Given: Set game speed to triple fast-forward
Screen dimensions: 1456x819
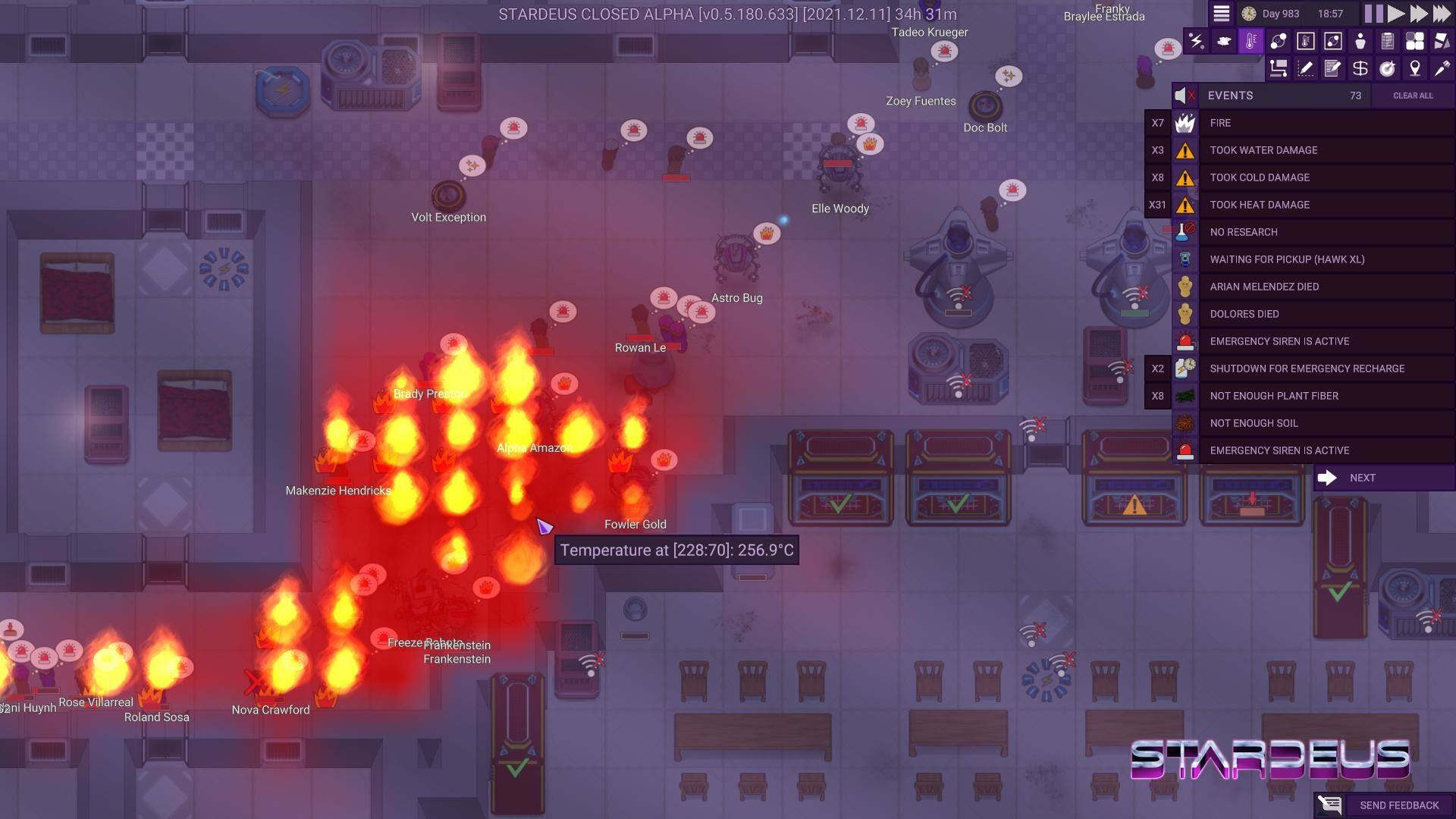Looking at the screenshot, I should [1442, 14].
